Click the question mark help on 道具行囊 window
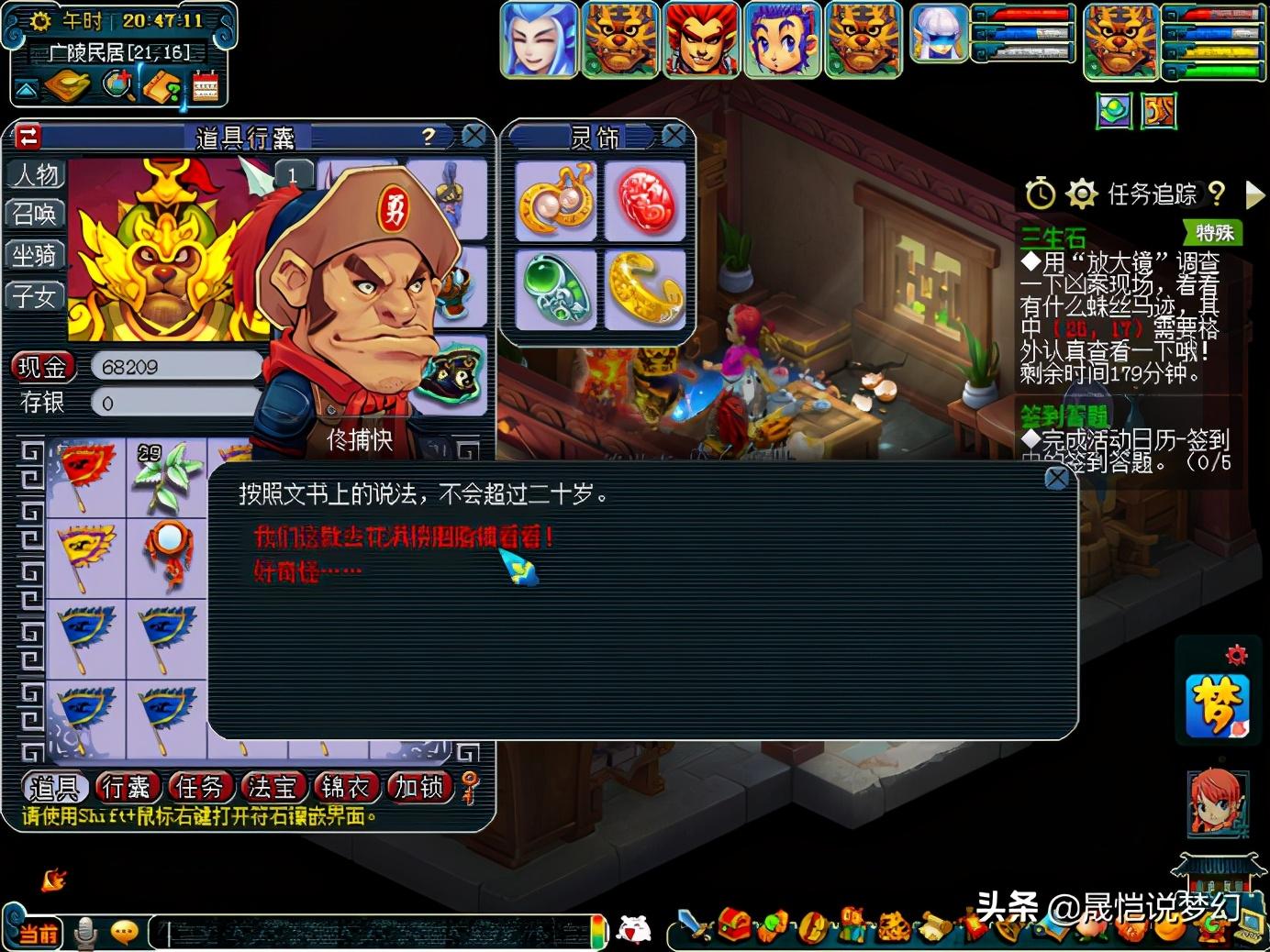This screenshot has width=1270, height=952. [x=426, y=135]
